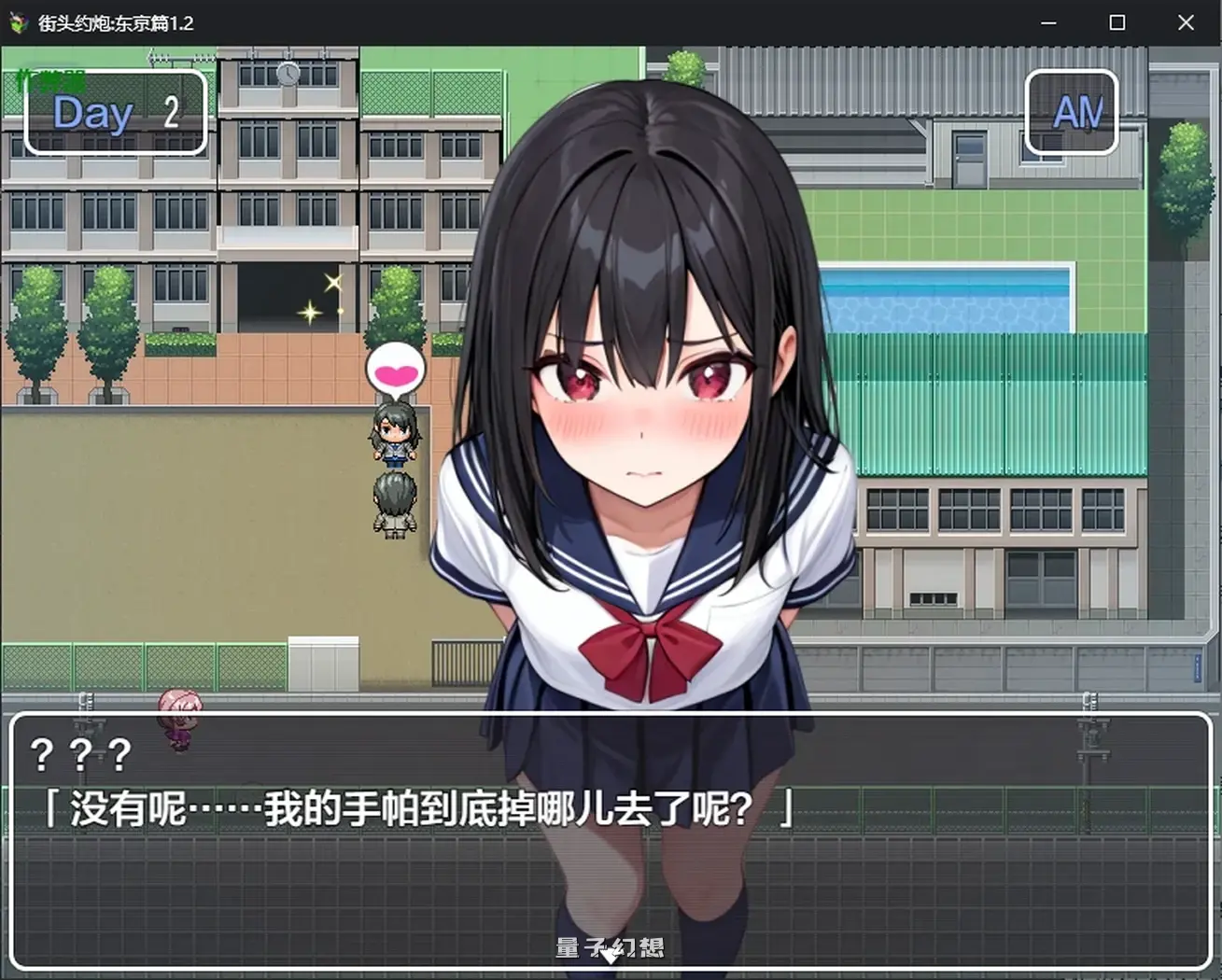Click the AM time indicator badge

click(x=1072, y=113)
